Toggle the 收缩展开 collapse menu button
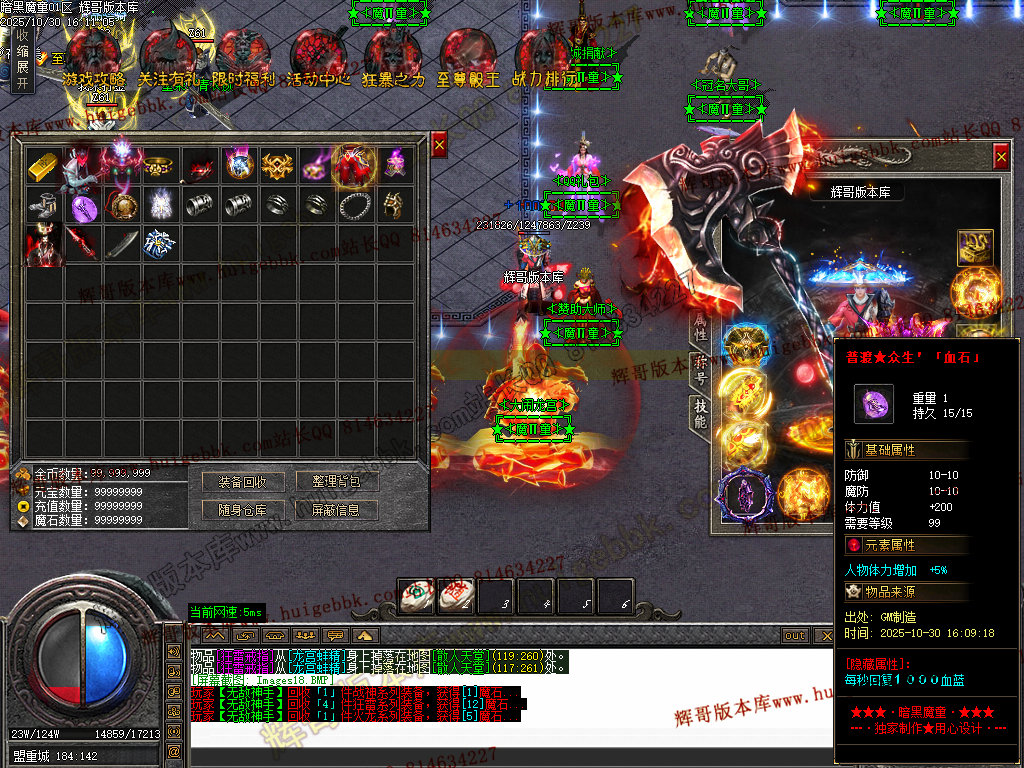Screen dimensions: 1024x768 click(22, 59)
